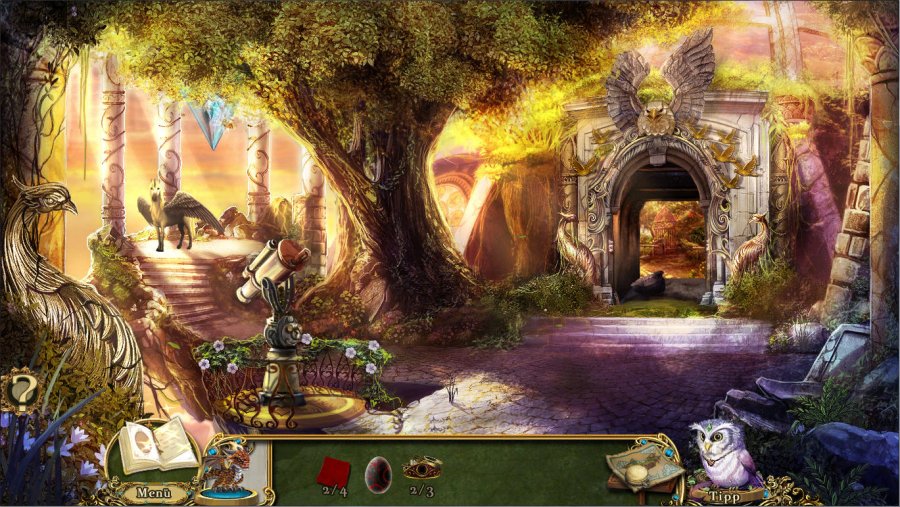Select the golden eye amulet item
The image size is (900, 507).
pos(422,468)
